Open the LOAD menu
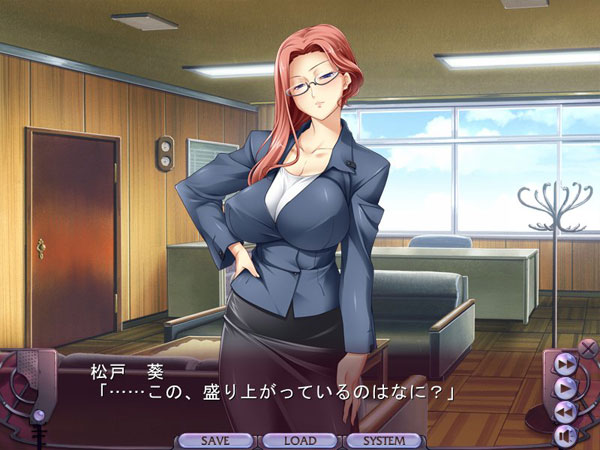Viewport: 600px width, 450px height. [x=299, y=440]
